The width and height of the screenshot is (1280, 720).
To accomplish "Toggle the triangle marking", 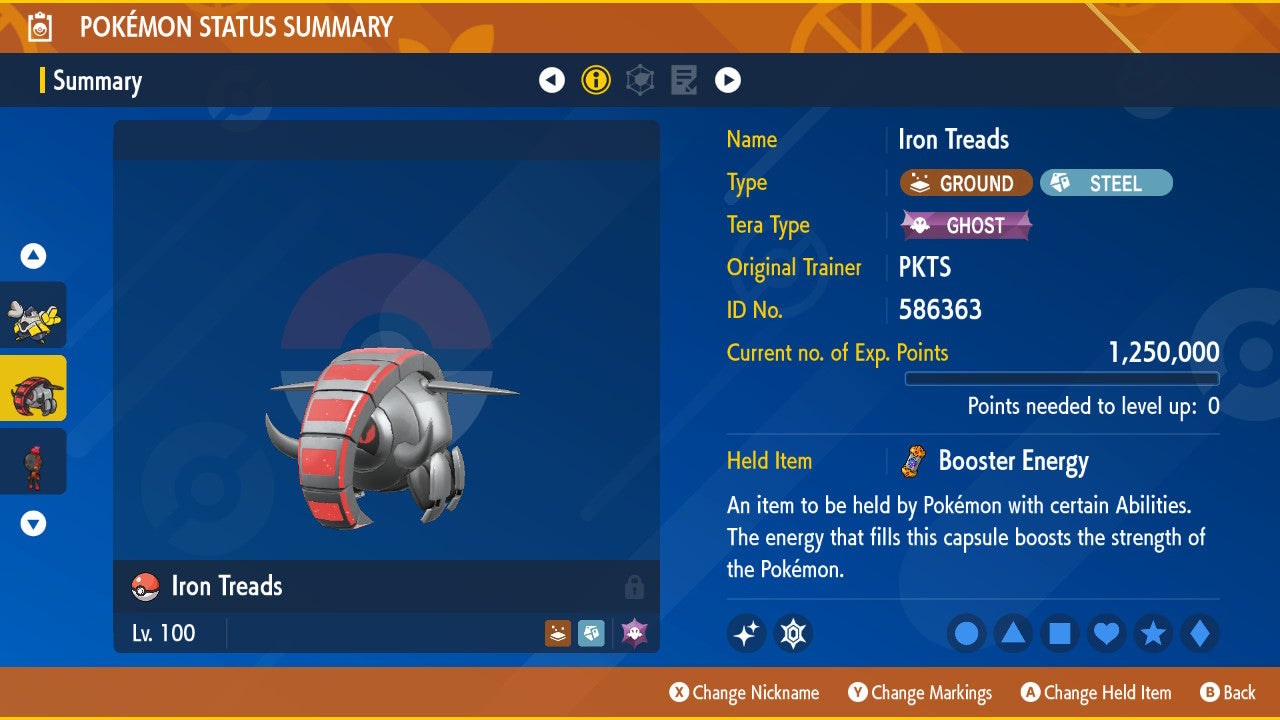I will tap(1013, 633).
